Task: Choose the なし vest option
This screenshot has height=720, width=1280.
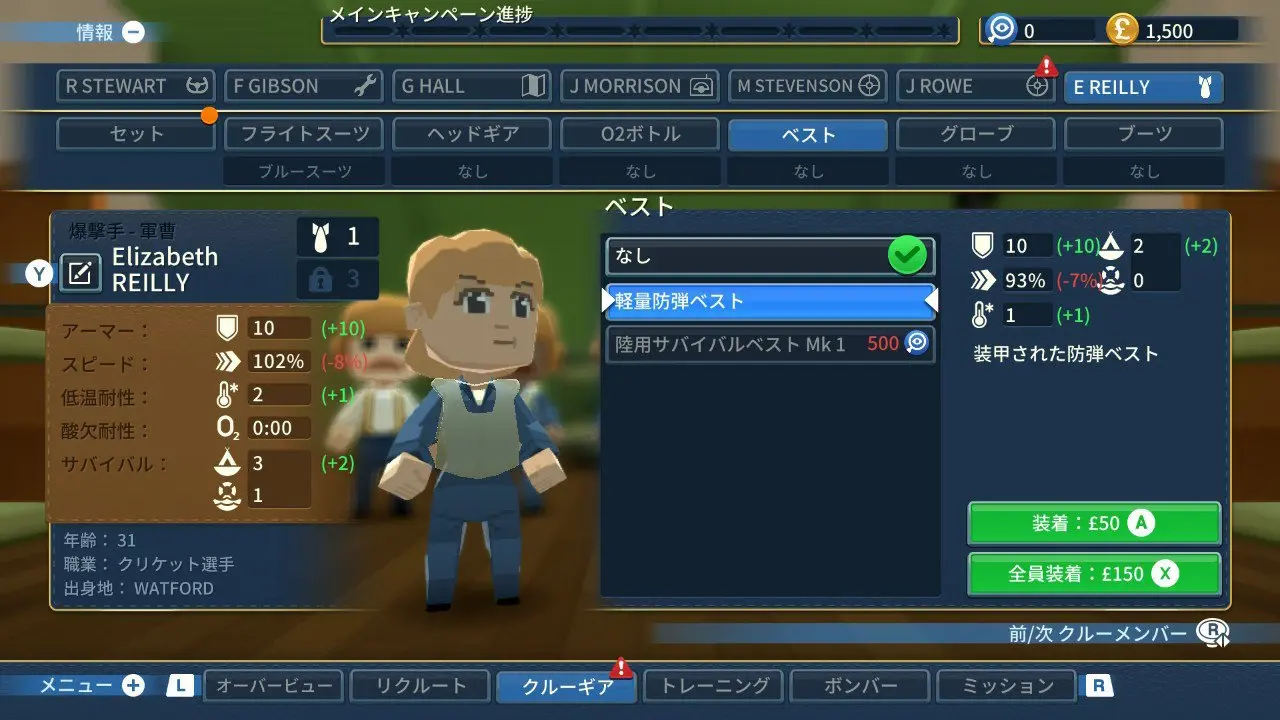Action: click(x=770, y=256)
